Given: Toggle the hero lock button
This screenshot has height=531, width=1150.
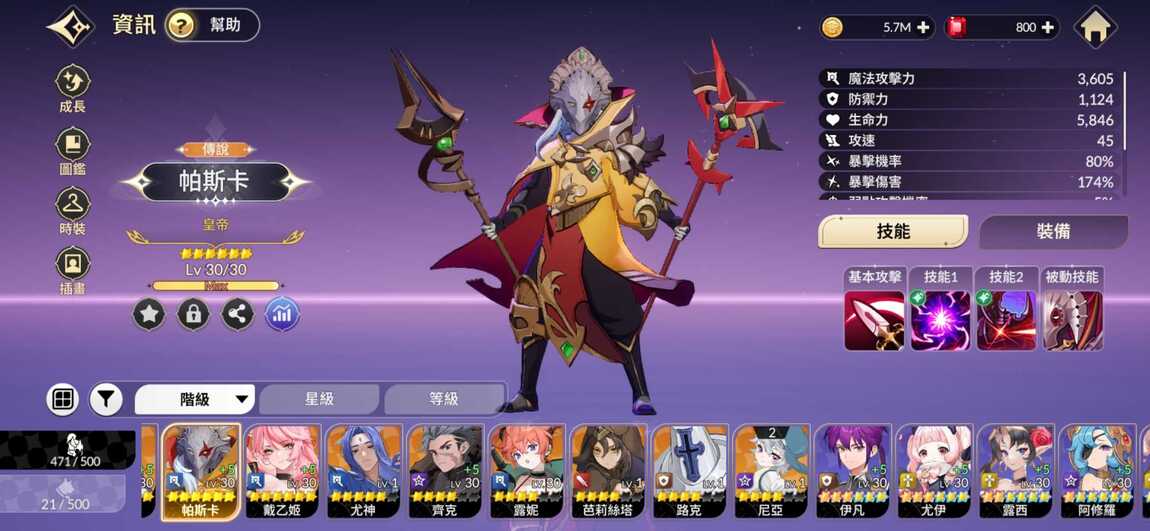Looking at the screenshot, I should (193, 315).
